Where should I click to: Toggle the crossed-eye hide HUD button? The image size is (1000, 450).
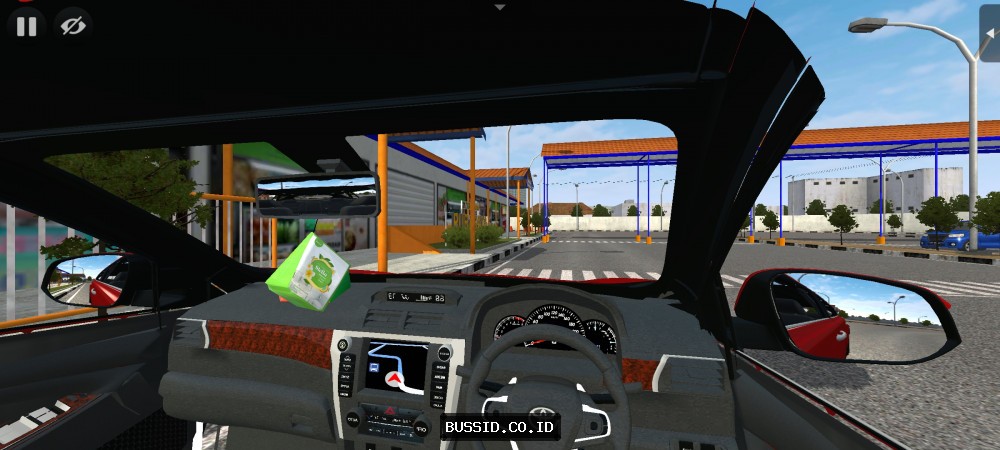pyautogui.click(x=72, y=26)
